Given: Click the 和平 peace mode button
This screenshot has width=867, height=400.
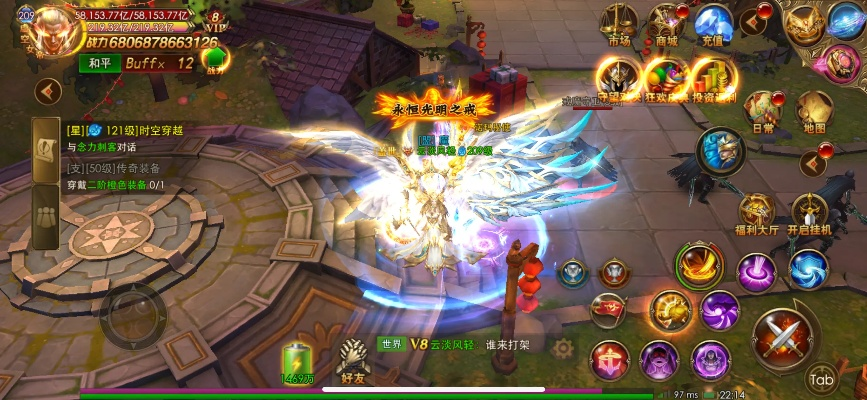Looking at the screenshot, I should tap(98, 64).
